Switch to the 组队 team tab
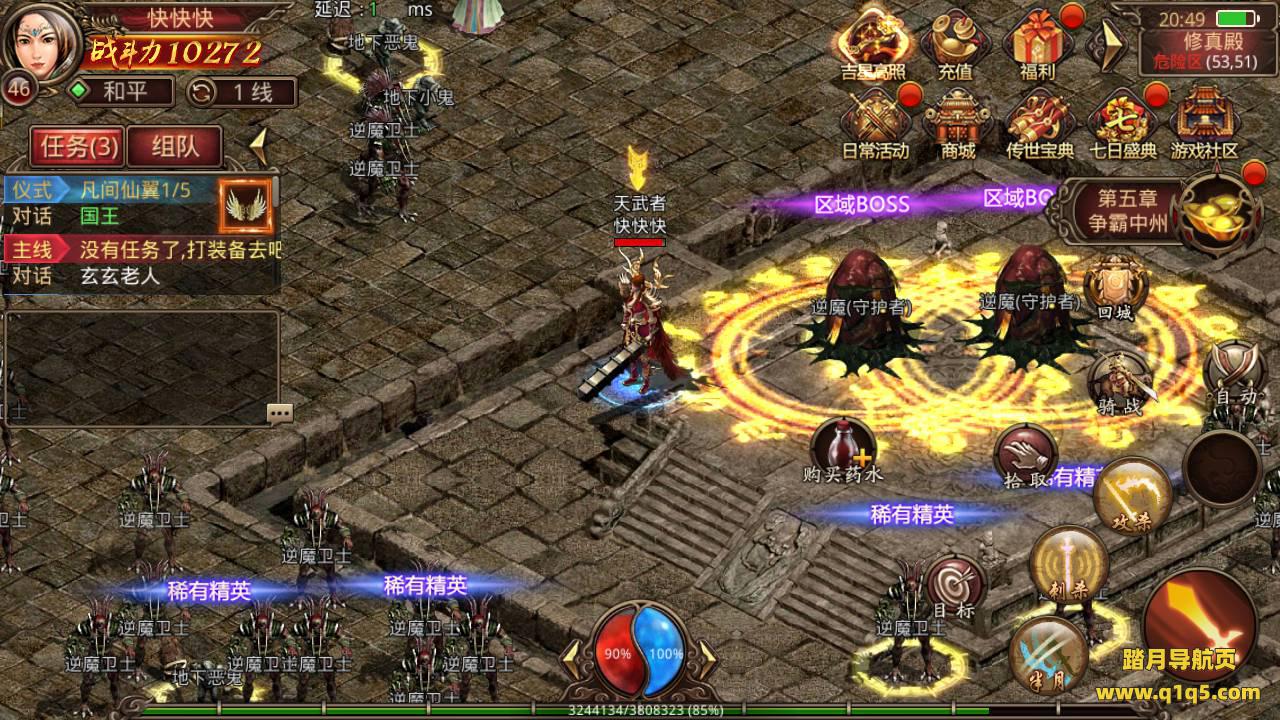This screenshot has height=720, width=1280. click(175, 147)
